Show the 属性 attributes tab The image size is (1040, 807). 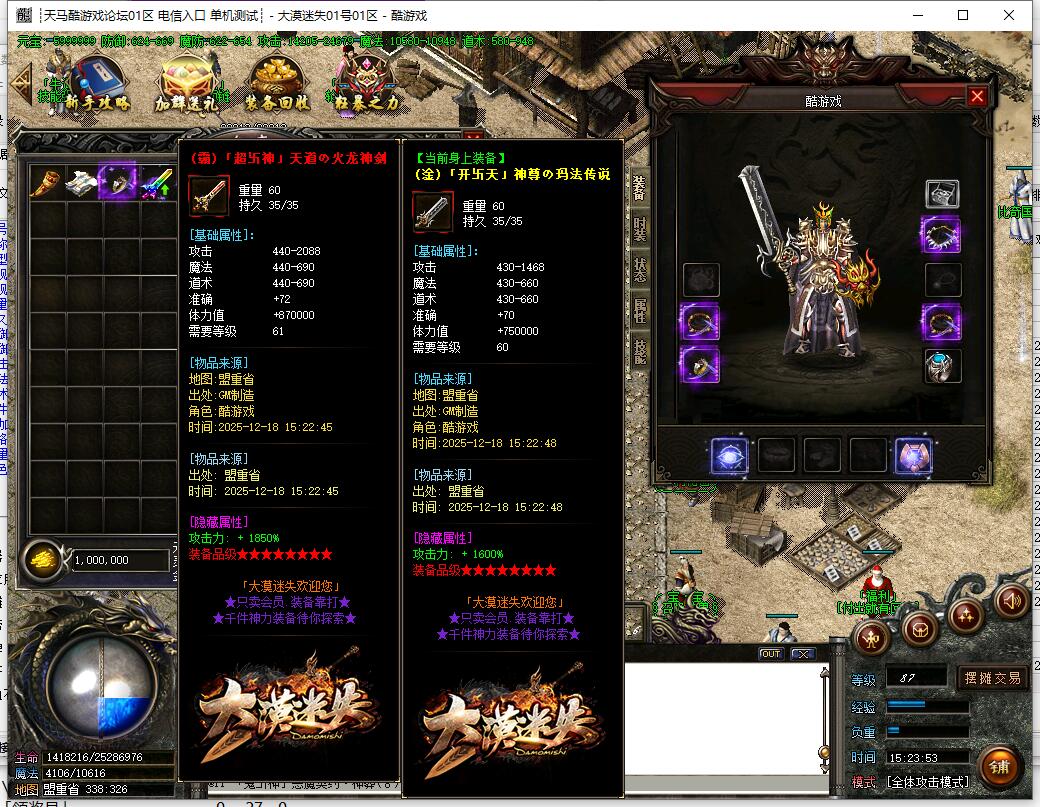pos(640,310)
